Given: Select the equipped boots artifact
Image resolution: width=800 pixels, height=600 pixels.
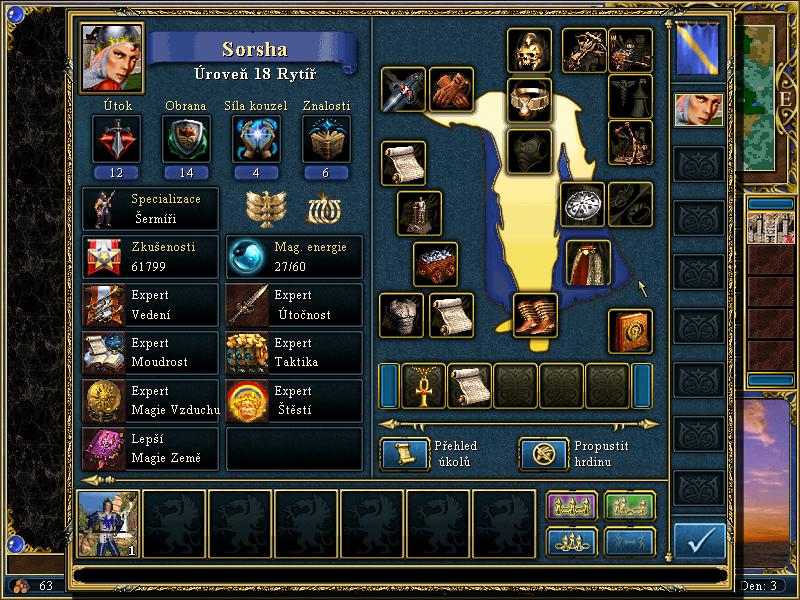Looking at the screenshot, I should tap(536, 314).
